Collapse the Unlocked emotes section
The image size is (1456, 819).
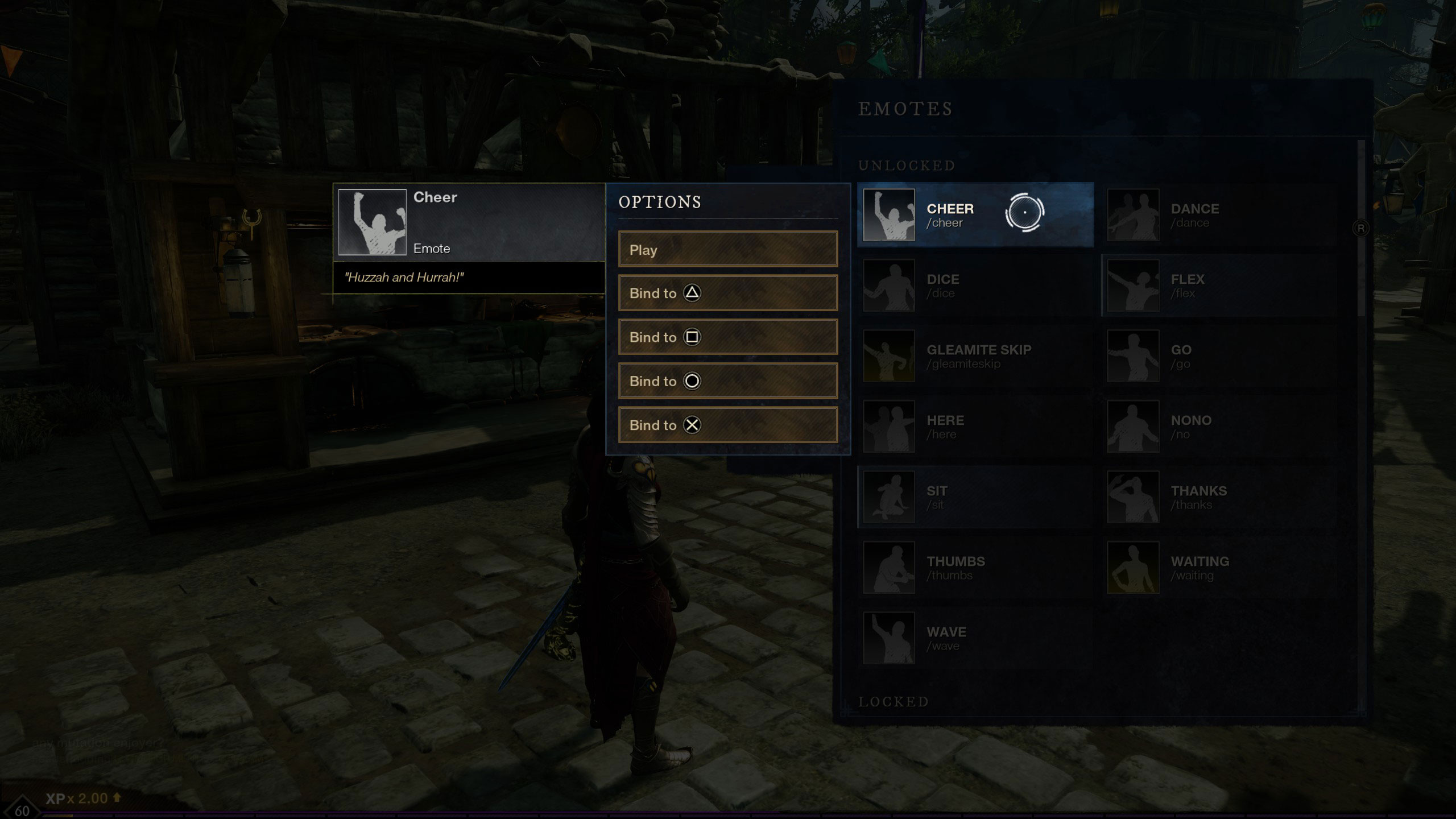click(905, 166)
